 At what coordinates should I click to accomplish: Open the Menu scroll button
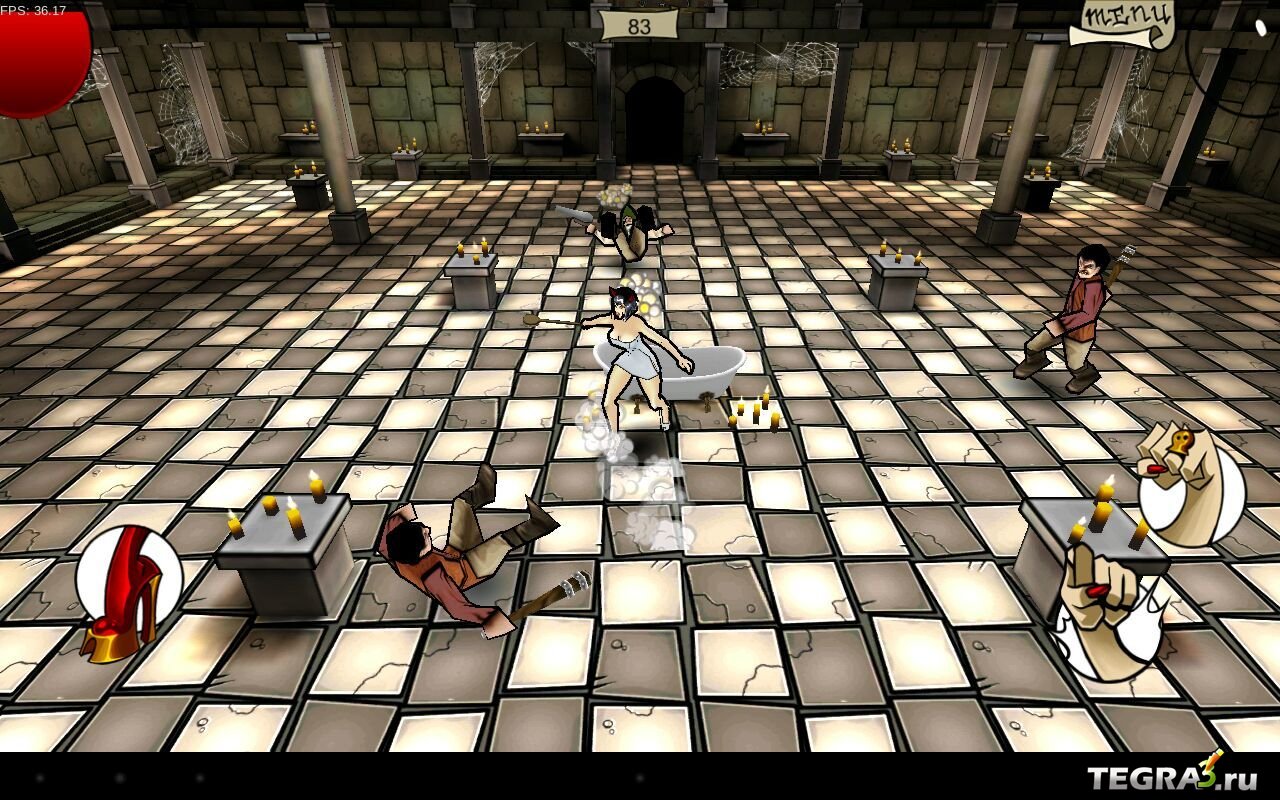pyautogui.click(x=1123, y=24)
